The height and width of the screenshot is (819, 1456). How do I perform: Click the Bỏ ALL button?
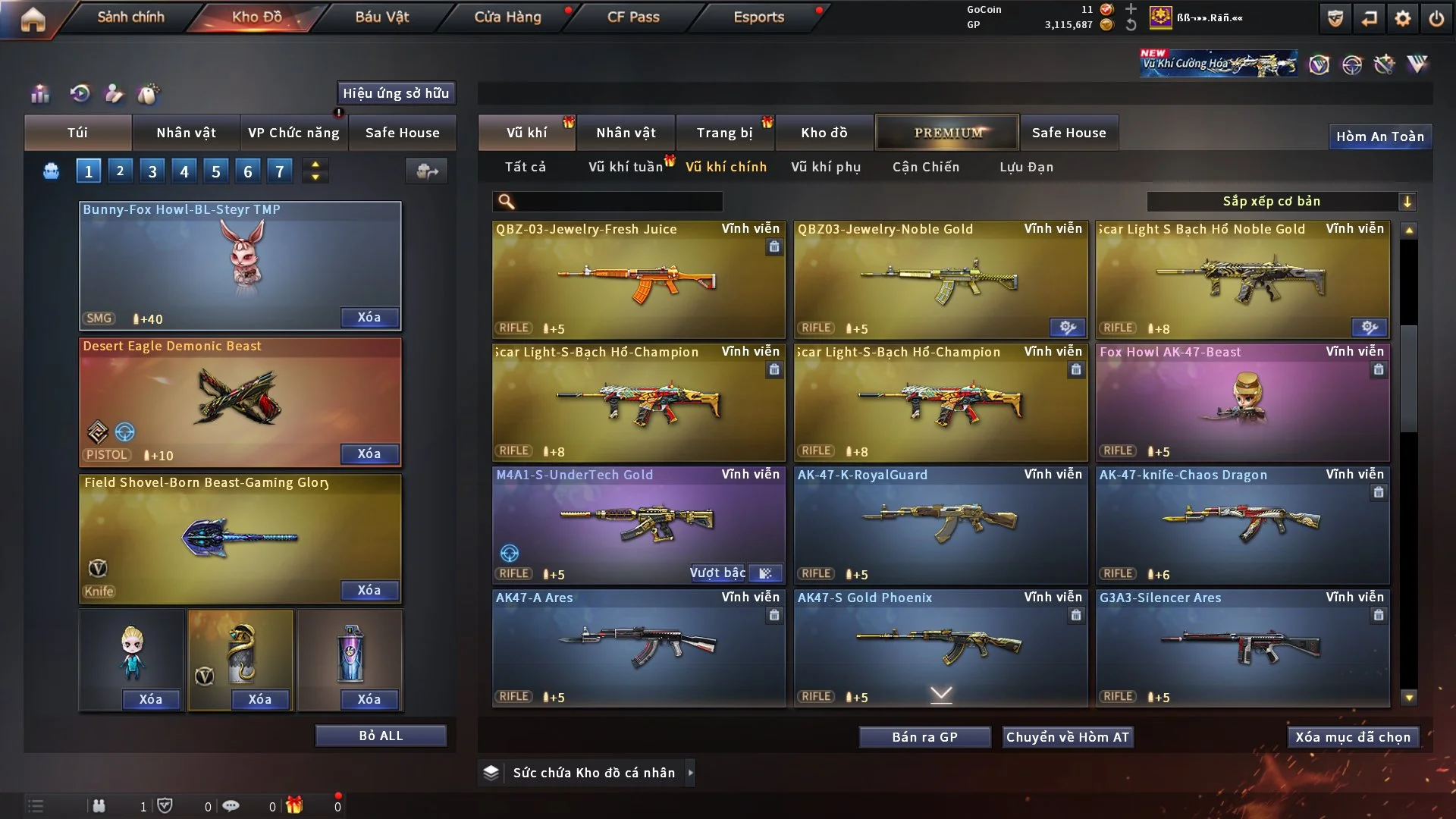click(381, 736)
